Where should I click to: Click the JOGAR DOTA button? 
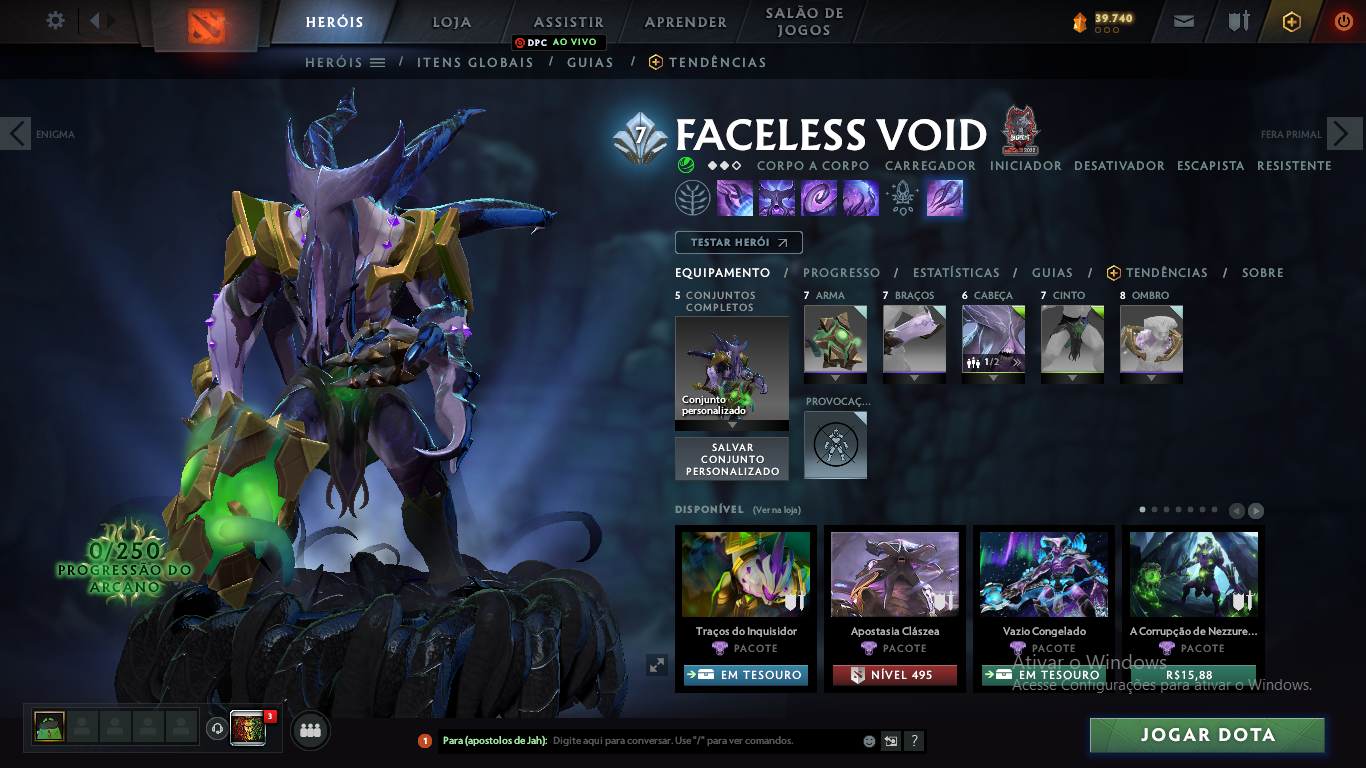[x=1206, y=735]
